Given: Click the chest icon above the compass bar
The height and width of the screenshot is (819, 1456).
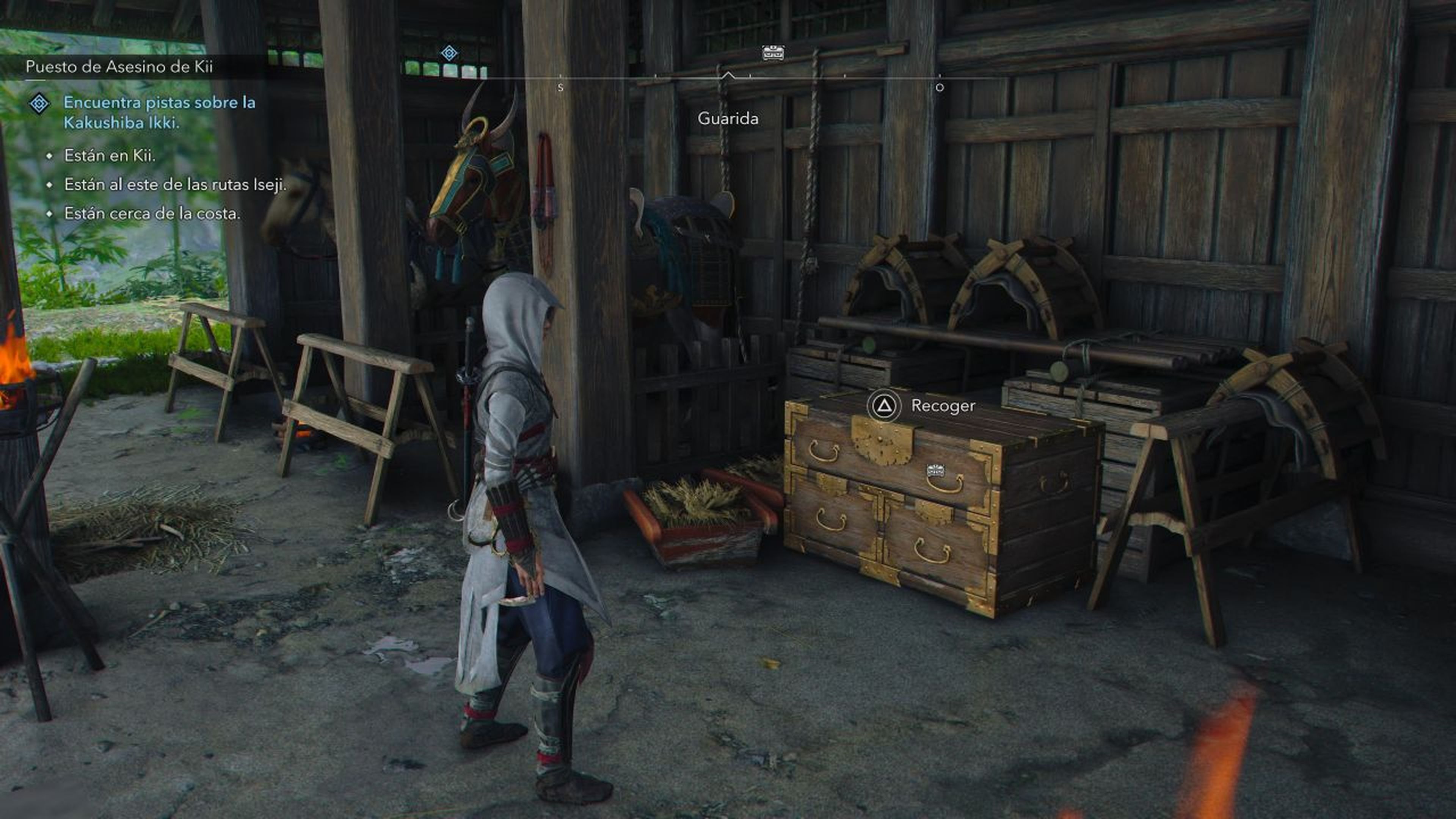Looking at the screenshot, I should point(774,52).
